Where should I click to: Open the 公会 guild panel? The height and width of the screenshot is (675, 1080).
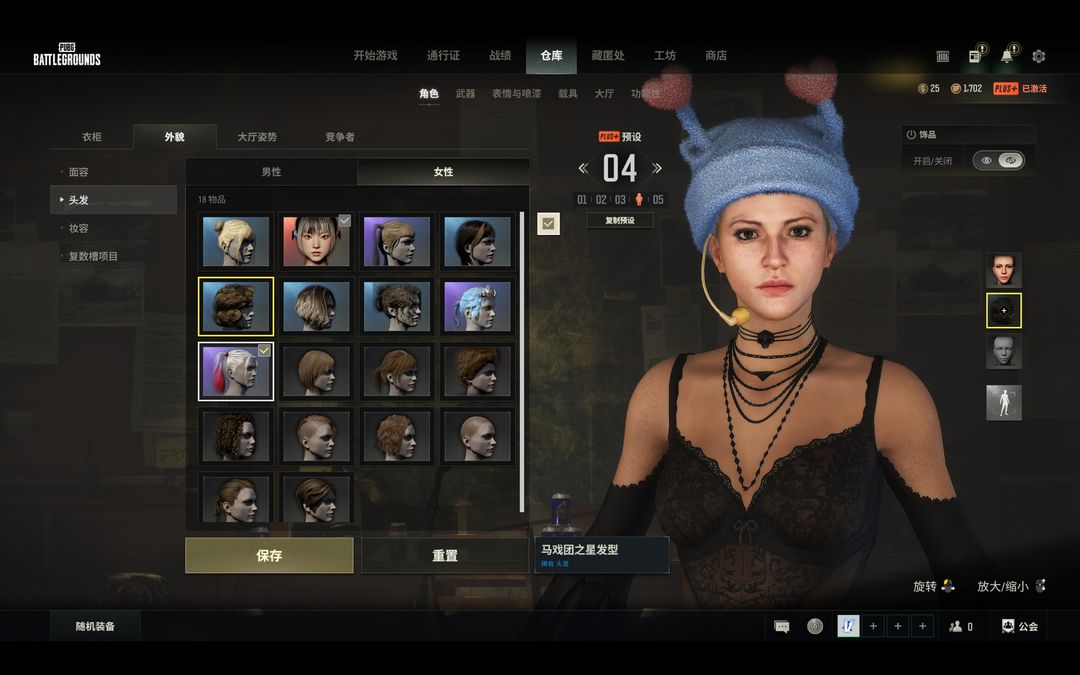coord(1020,627)
